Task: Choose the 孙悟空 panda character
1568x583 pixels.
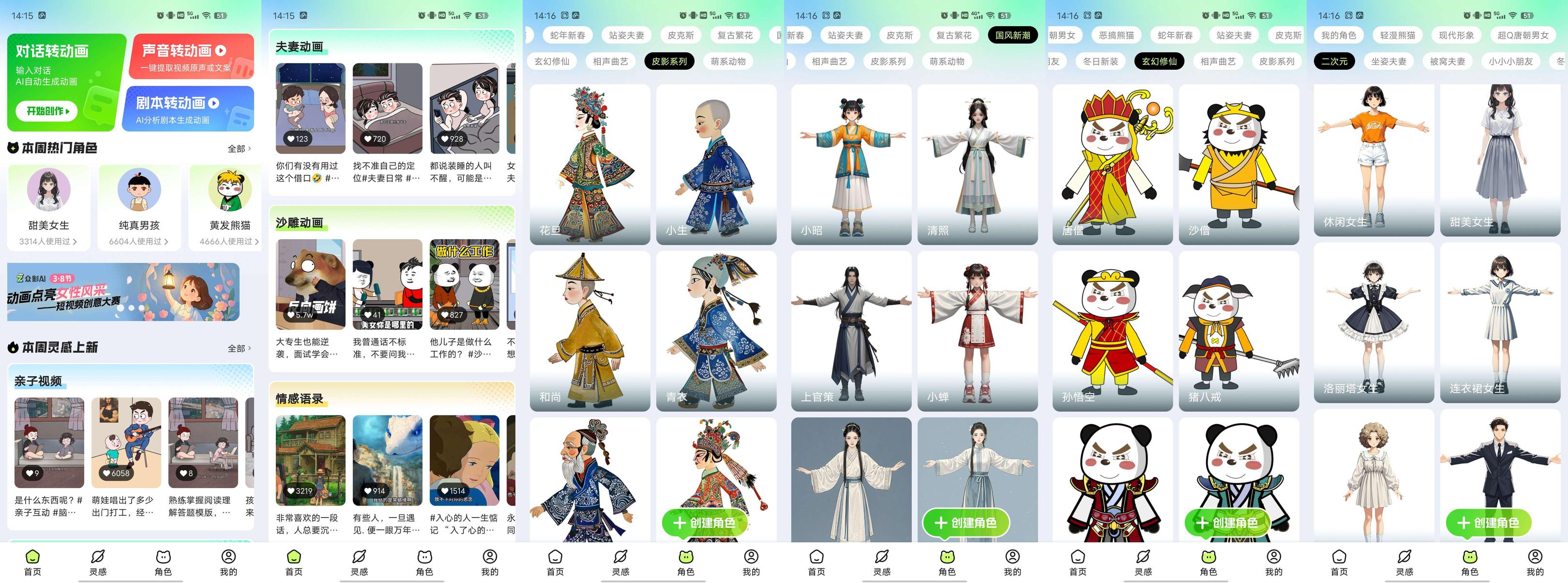Action: (x=1112, y=331)
